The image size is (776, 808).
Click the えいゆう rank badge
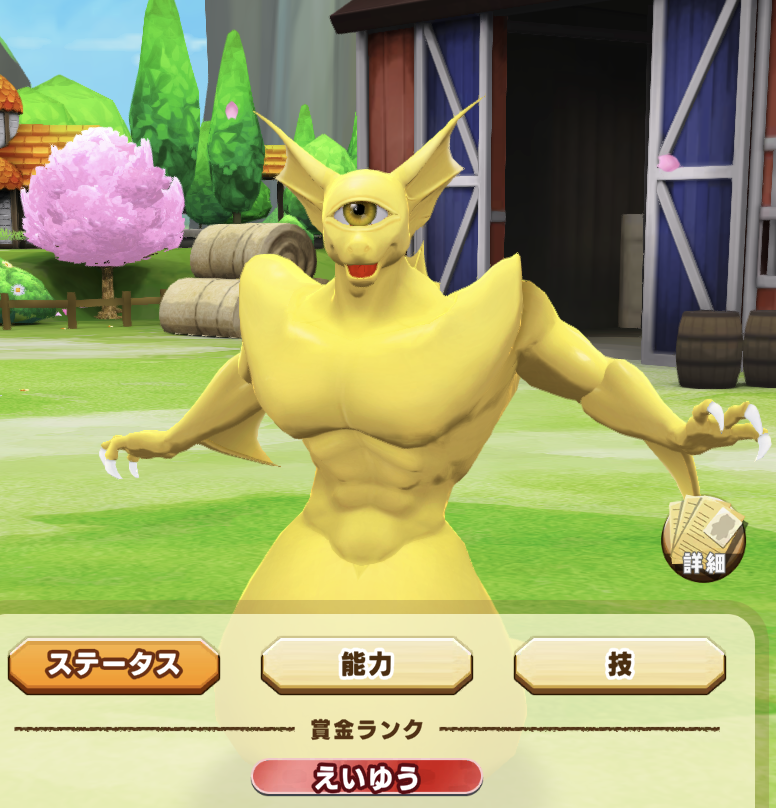click(366, 777)
